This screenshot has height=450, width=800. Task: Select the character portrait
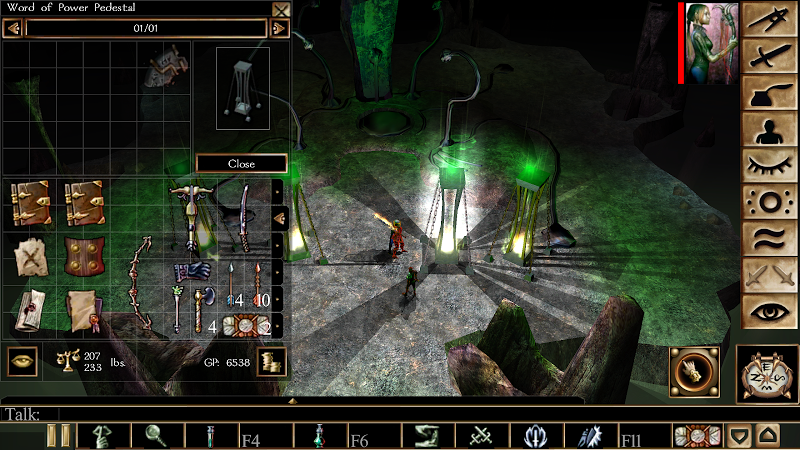pos(712,43)
